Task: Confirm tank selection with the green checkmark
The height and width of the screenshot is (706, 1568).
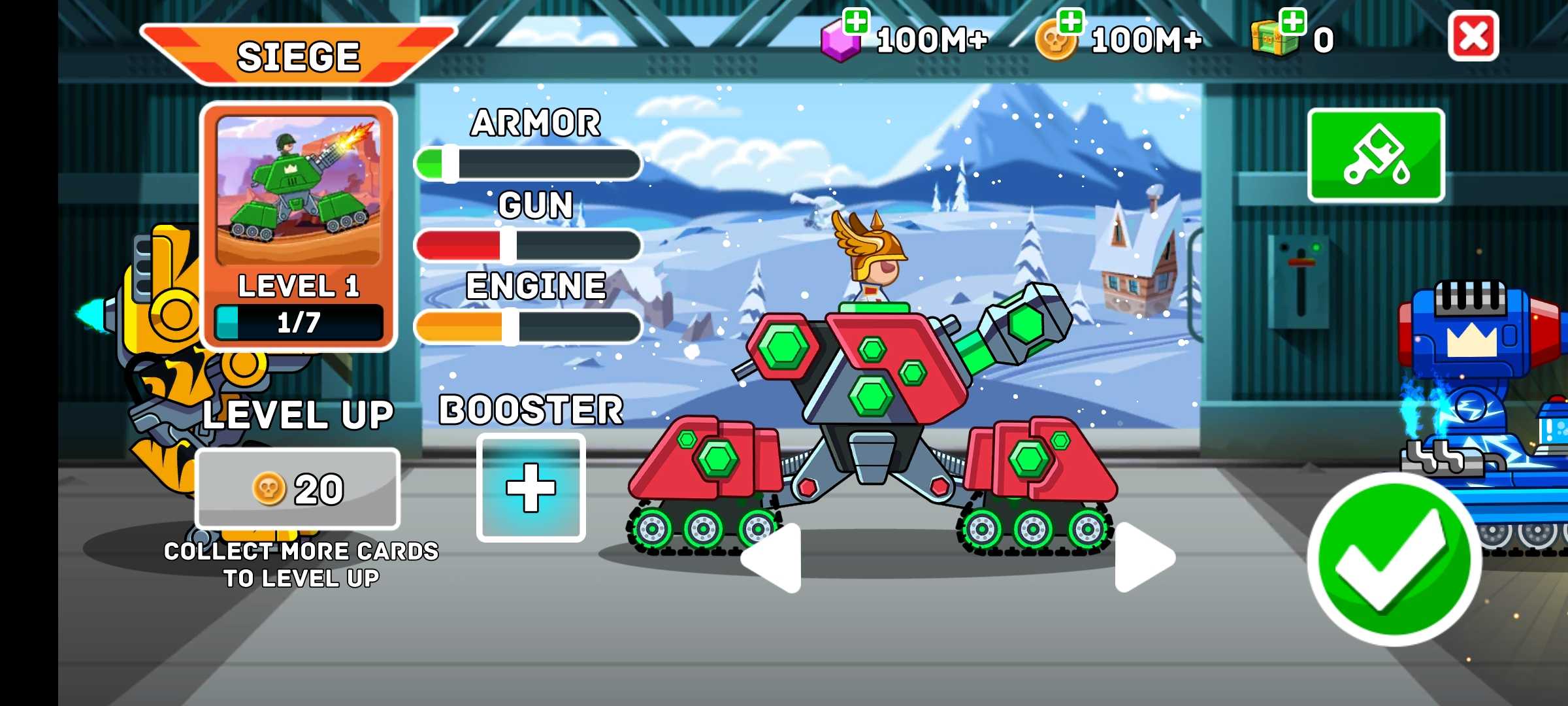Action: coord(1394,560)
